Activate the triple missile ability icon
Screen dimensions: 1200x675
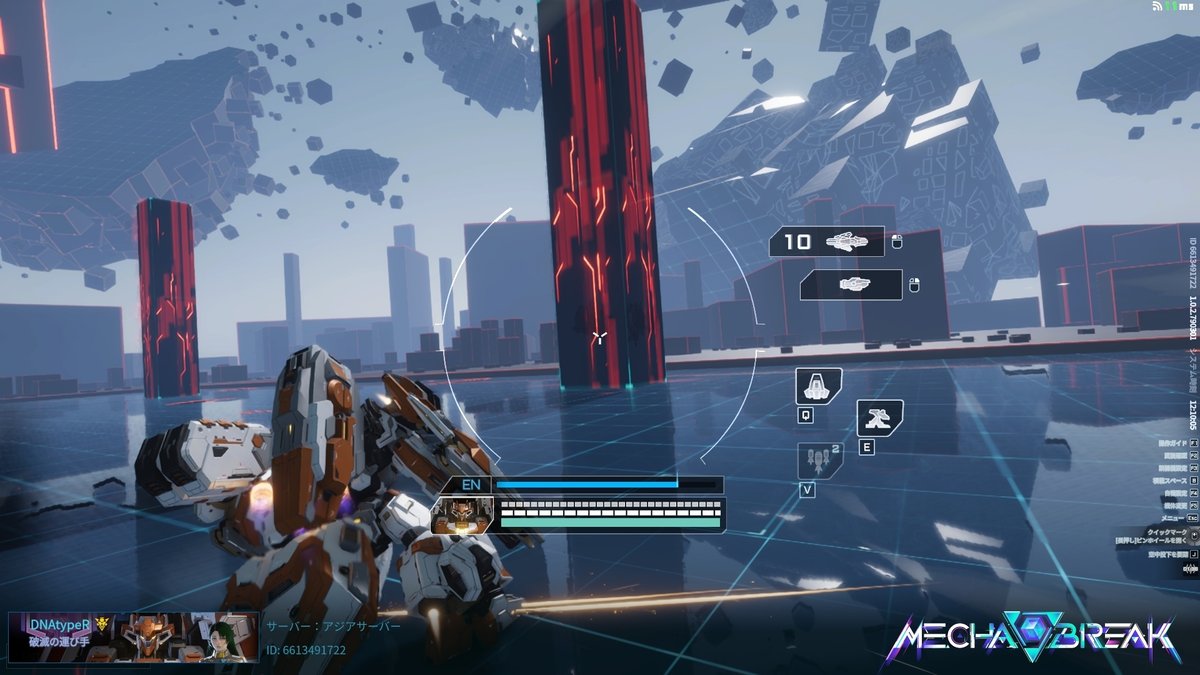point(819,460)
